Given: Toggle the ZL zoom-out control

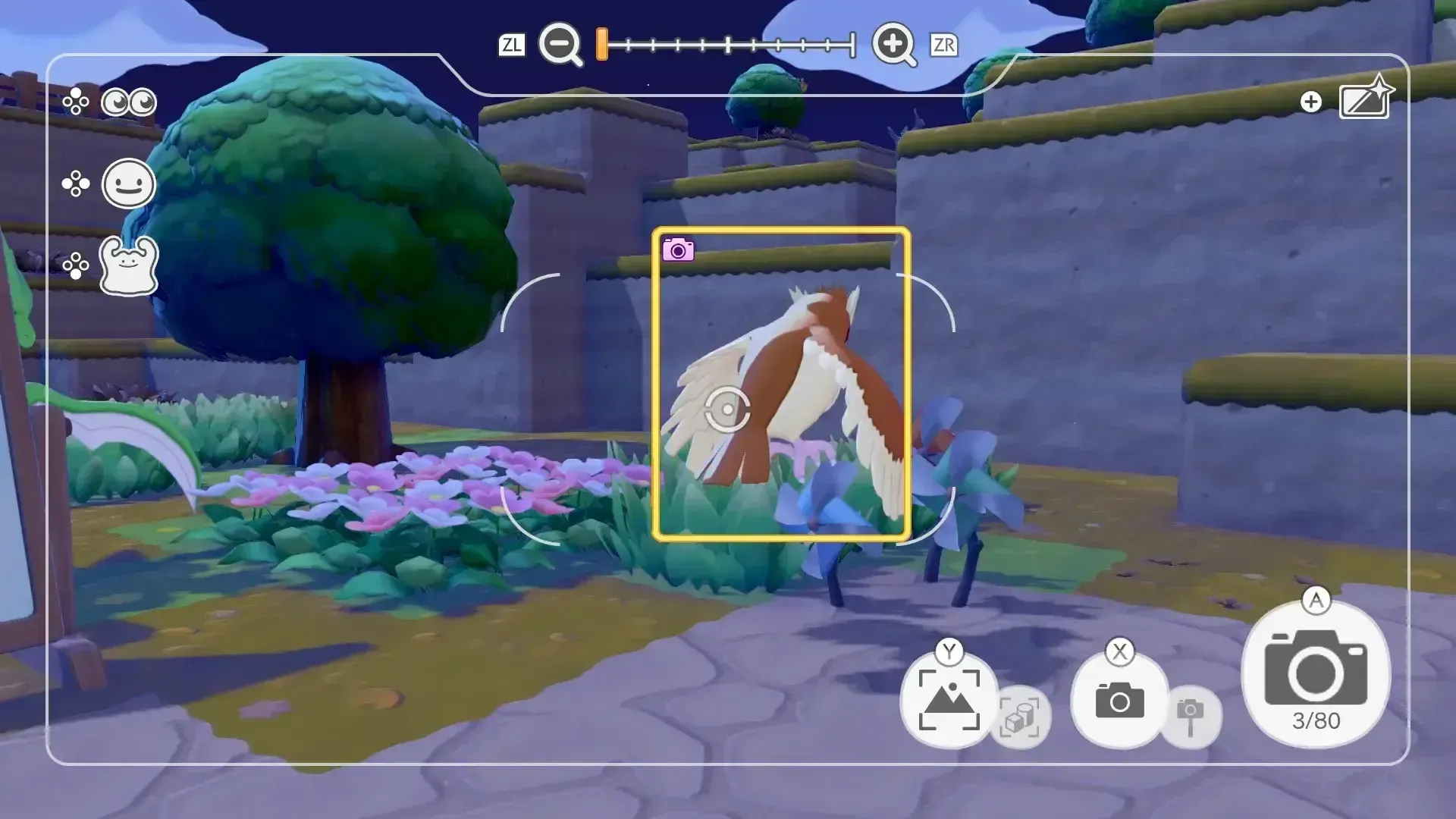Looking at the screenshot, I should (x=512, y=45).
